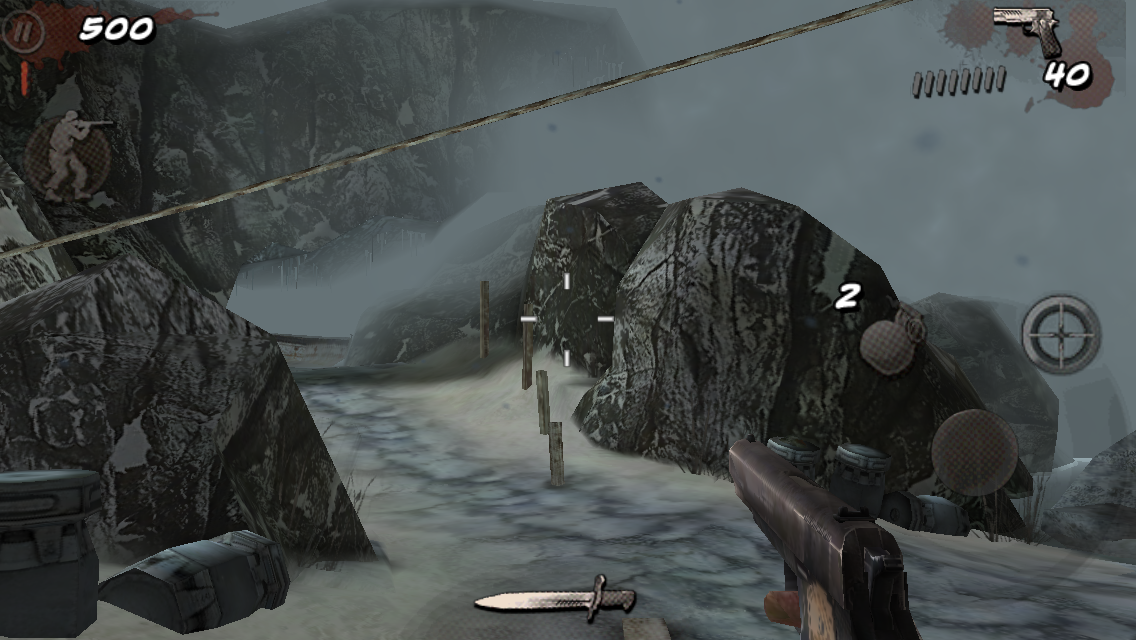Image resolution: width=1136 pixels, height=640 pixels.
Task: Tap the soldier stance icon
Action: coord(69,153)
